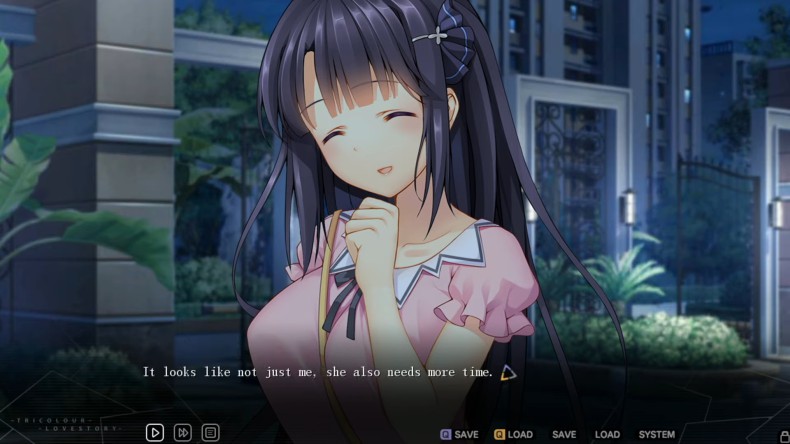Start auto-play with the play icon
This screenshot has height=444, width=790.
[155, 433]
